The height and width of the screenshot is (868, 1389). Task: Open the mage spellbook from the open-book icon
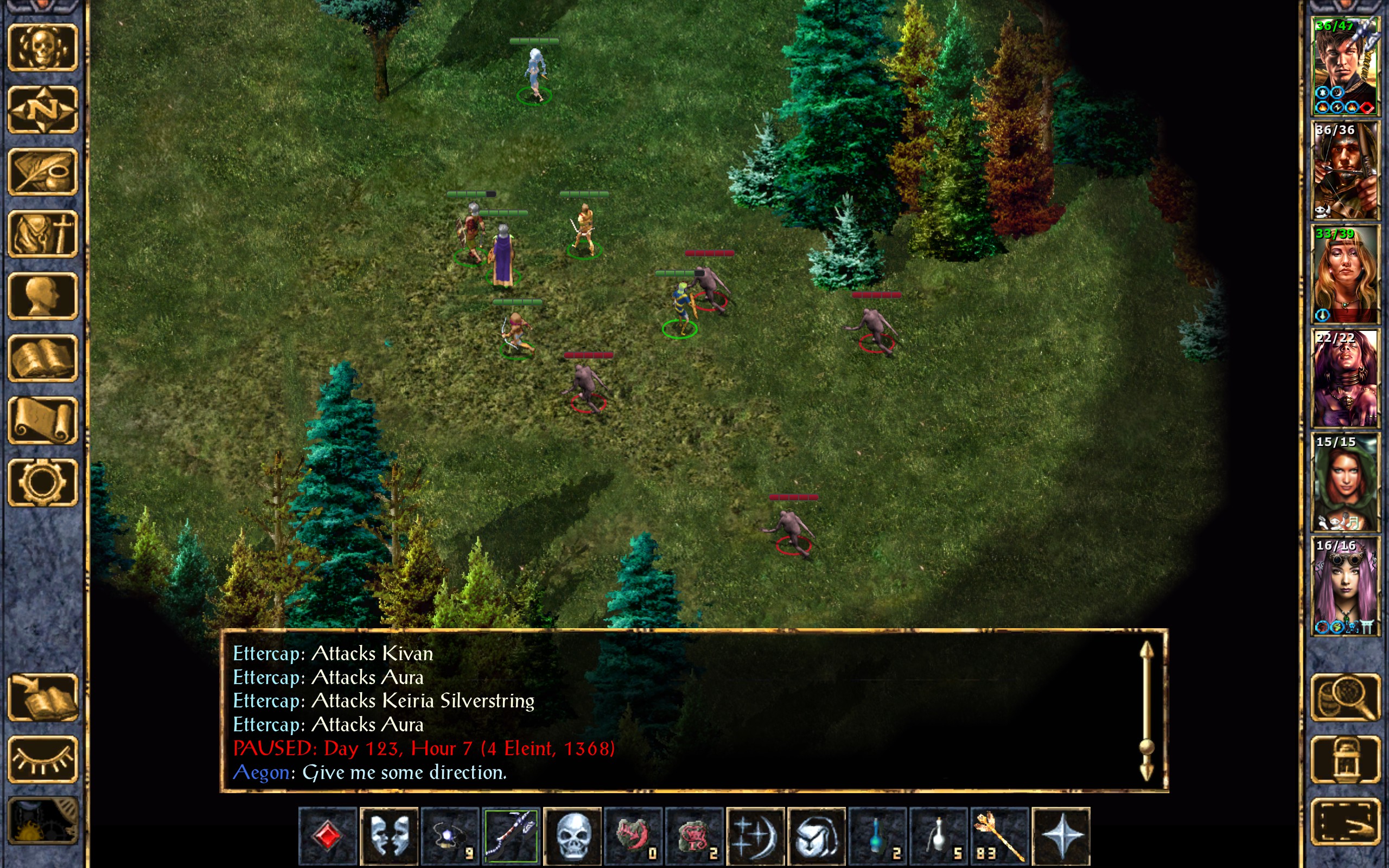42,358
